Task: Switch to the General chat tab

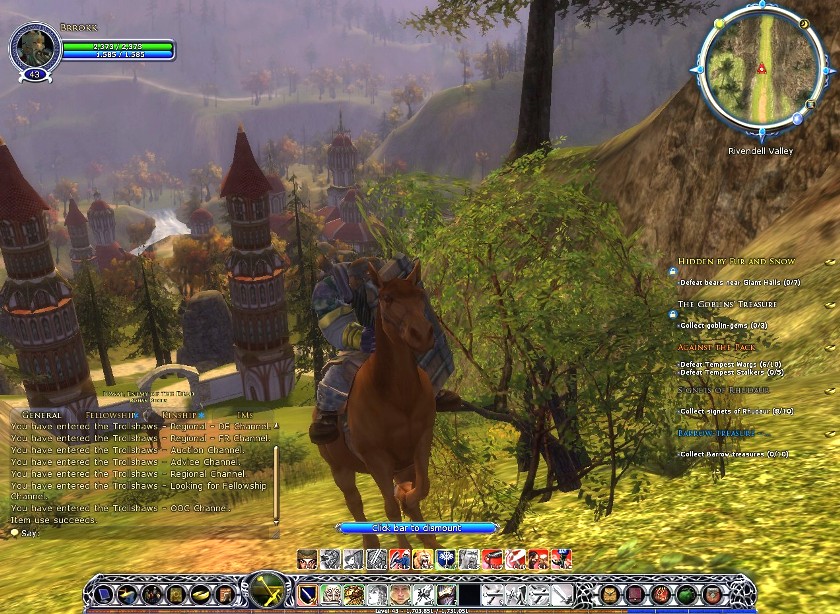Action: click(42, 414)
